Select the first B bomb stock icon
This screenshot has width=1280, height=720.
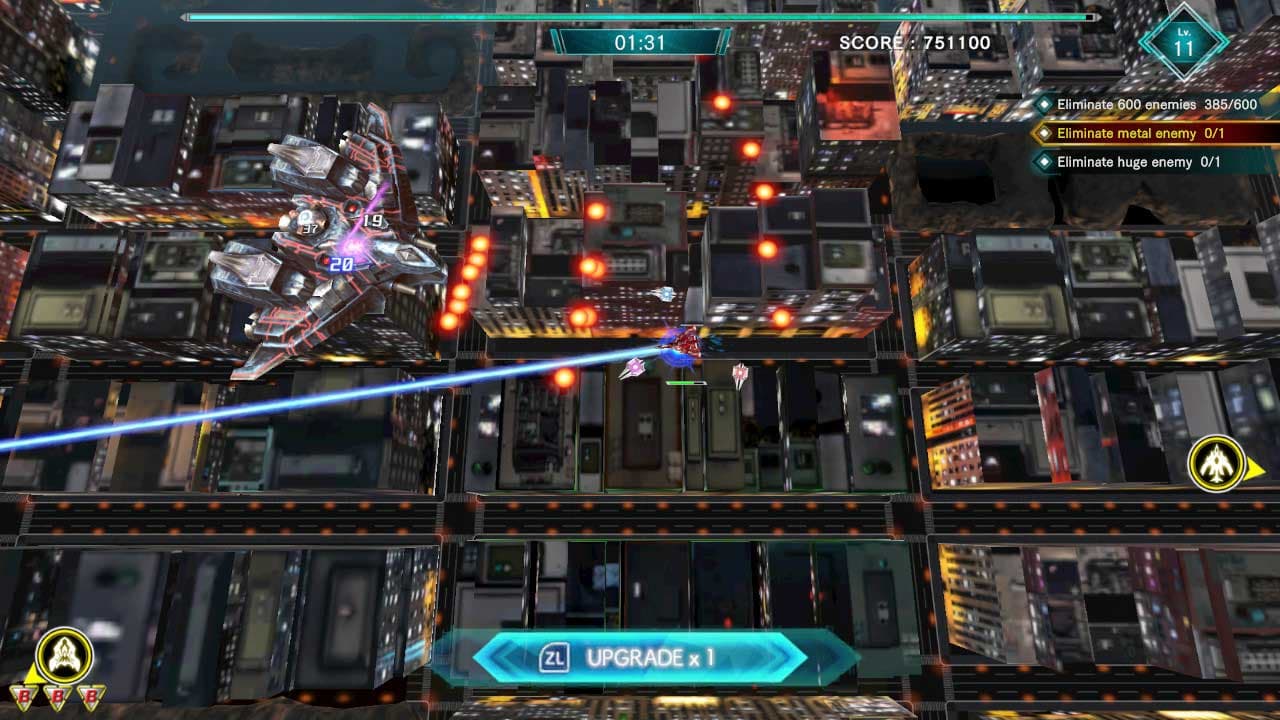point(24,697)
